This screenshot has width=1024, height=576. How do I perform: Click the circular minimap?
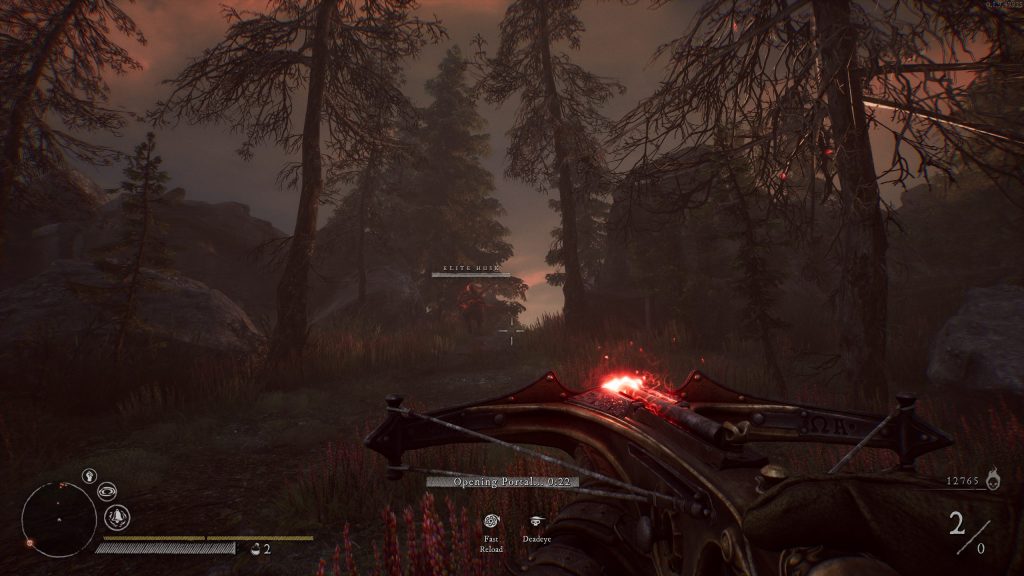point(59,518)
